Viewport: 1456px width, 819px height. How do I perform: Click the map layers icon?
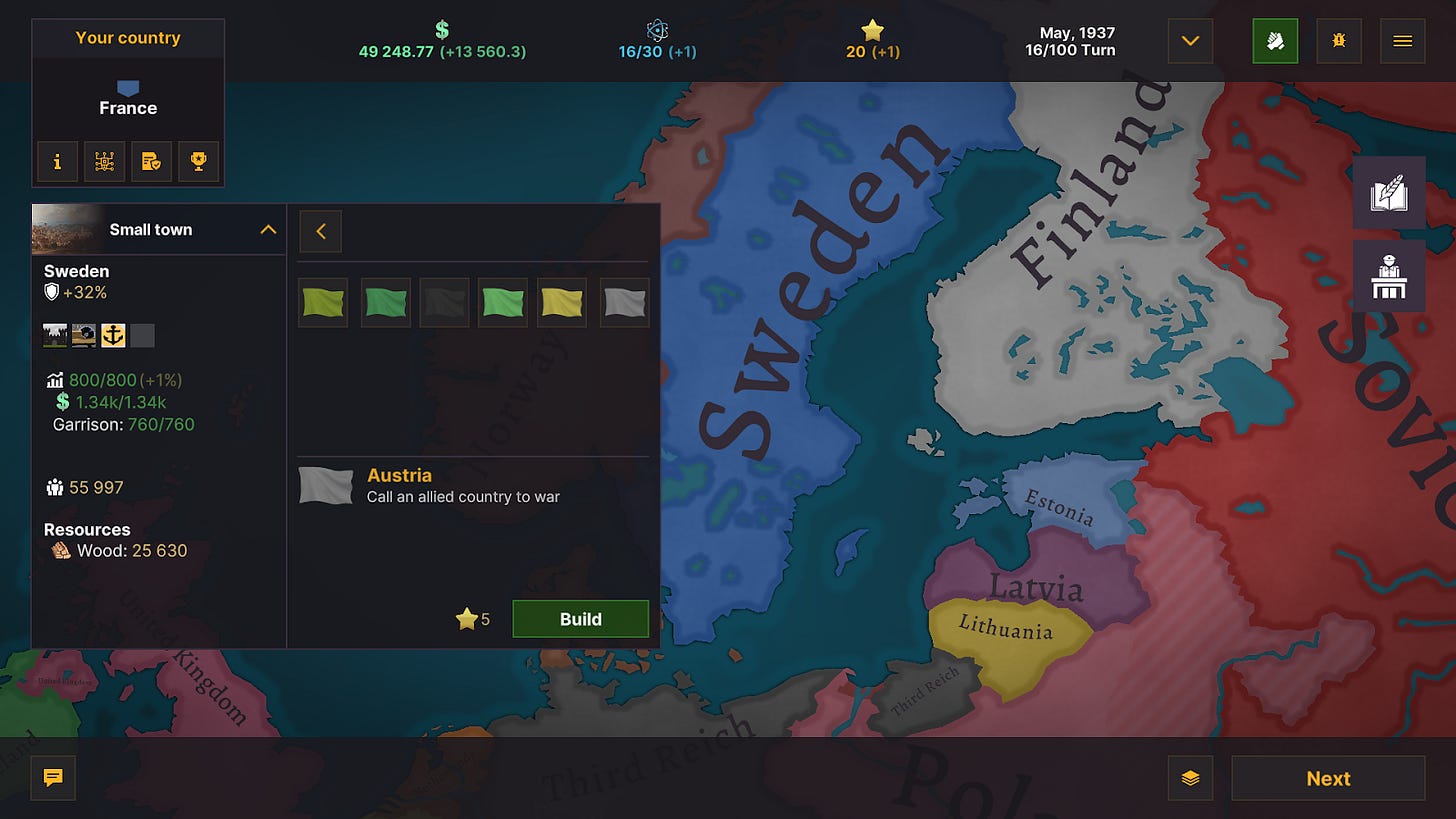[x=1190, y=777]
